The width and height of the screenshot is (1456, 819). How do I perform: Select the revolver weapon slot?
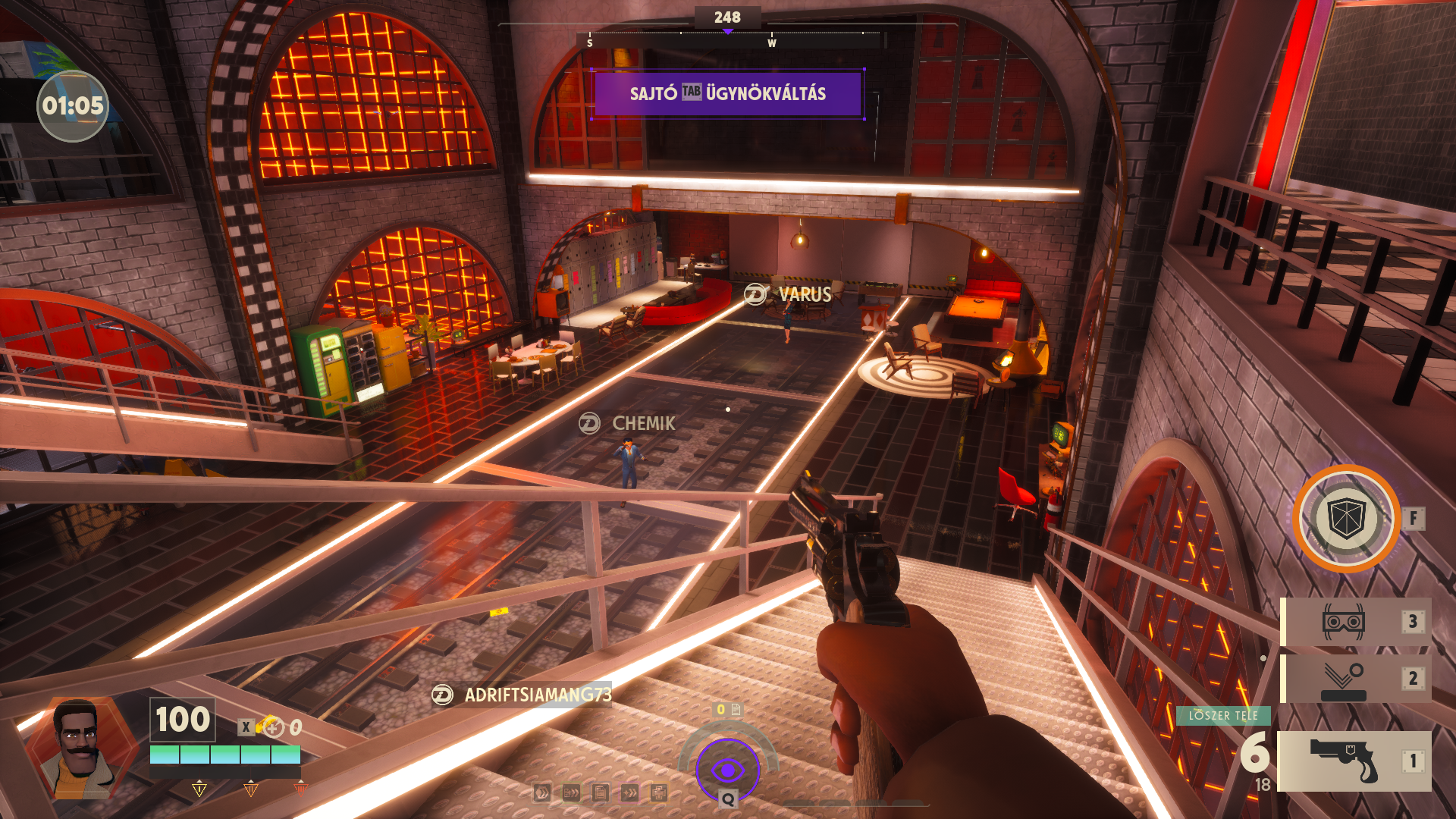click(1354, 761)
